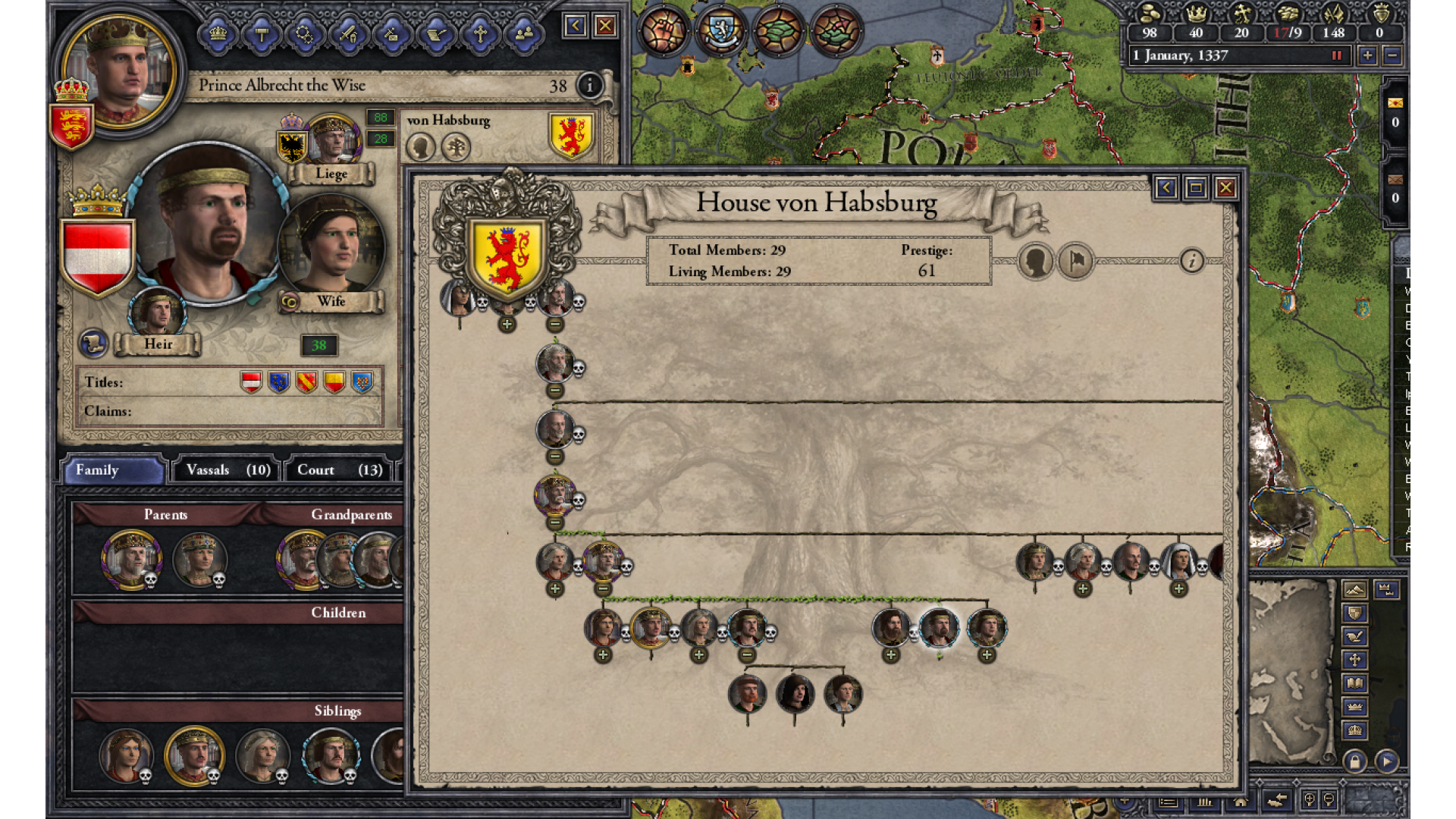Screen dimensions: 1456x819
Task: Go back from the dynasty tree window
Action: (x=1166, y=188)
